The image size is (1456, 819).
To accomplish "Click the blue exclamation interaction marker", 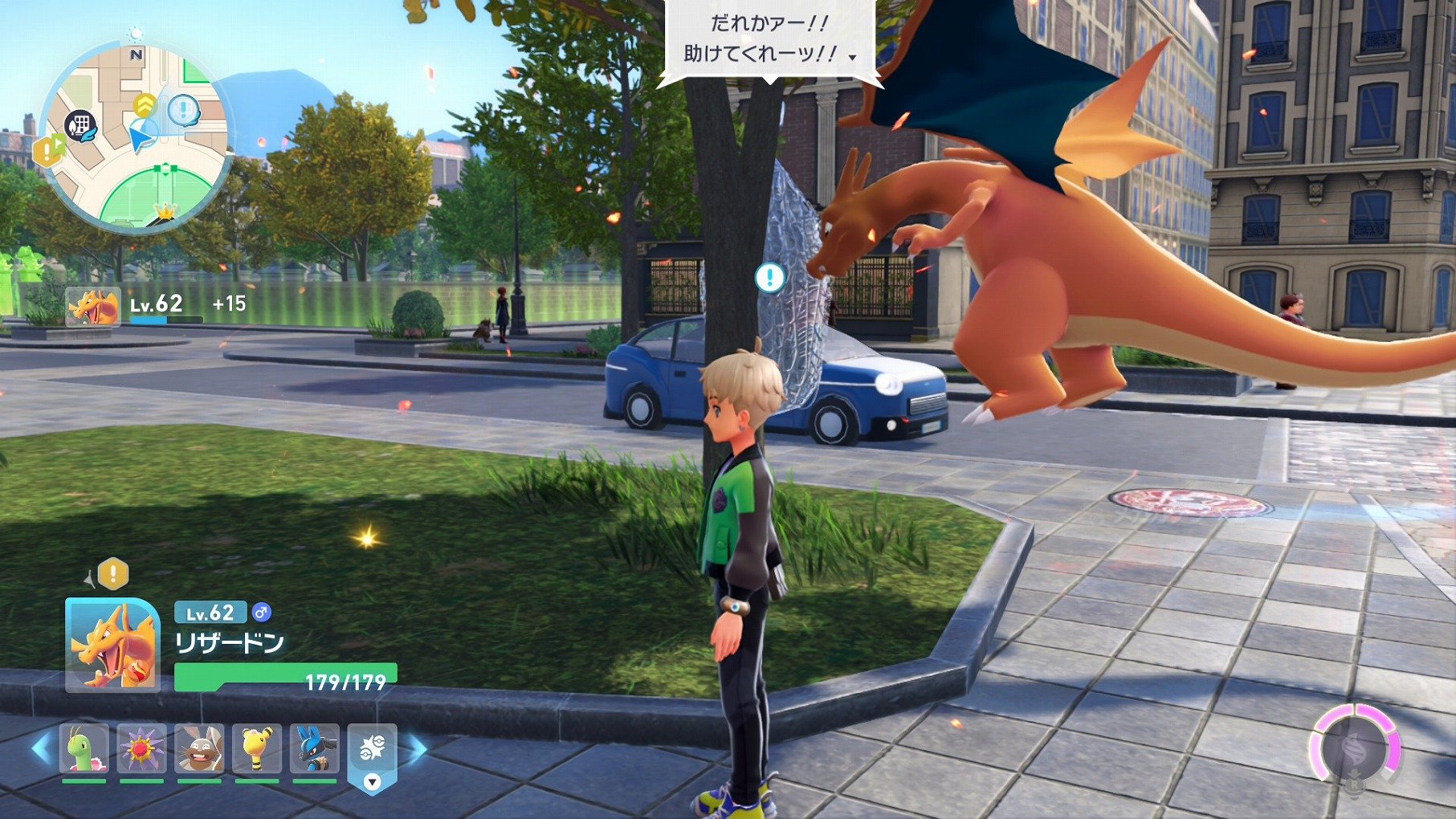I will [769, 278].
